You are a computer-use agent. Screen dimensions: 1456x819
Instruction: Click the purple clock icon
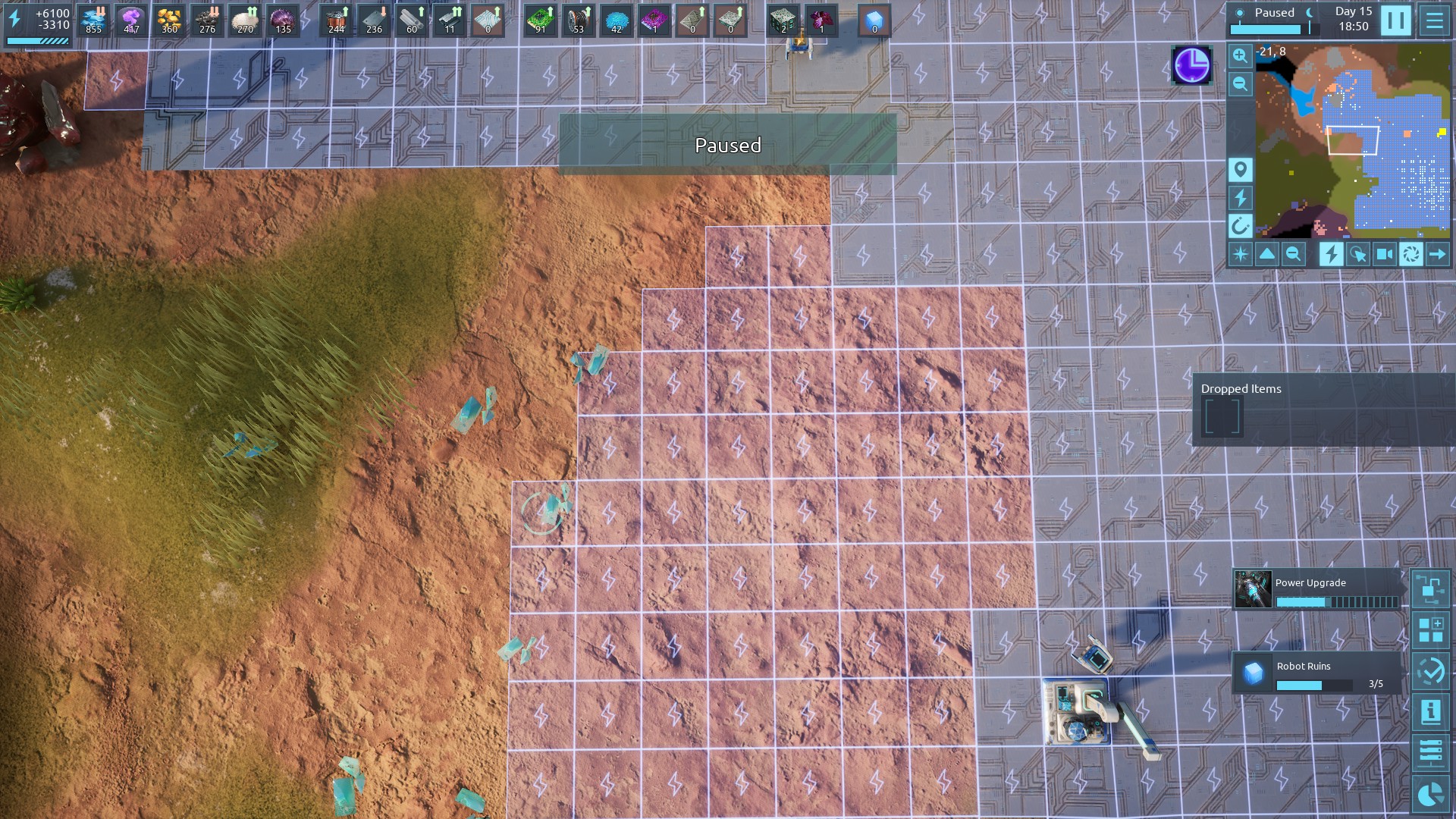pos(1191,65)
